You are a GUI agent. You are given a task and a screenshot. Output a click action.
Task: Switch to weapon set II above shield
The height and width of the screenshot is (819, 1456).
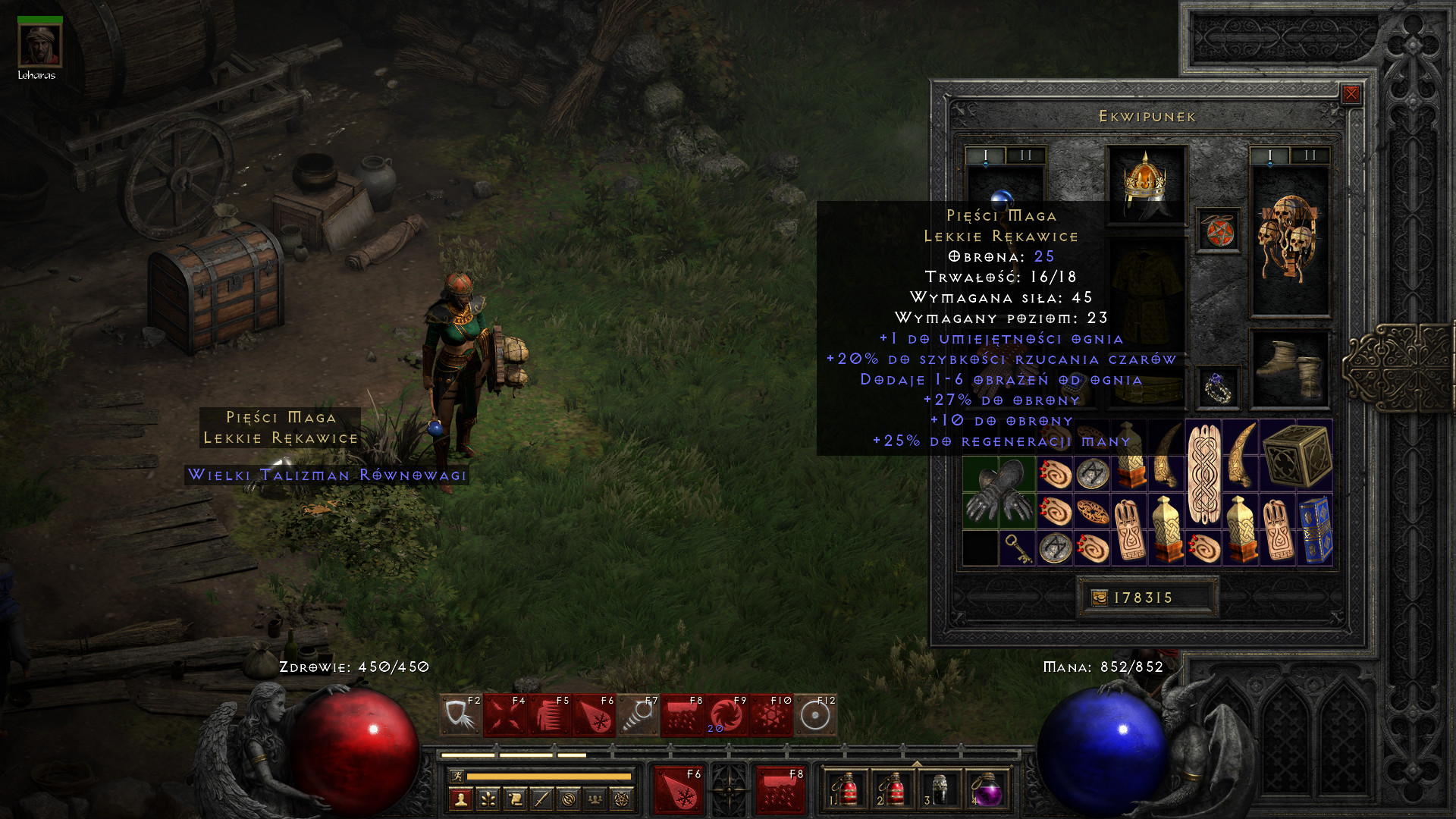[x=1310, y=155]
